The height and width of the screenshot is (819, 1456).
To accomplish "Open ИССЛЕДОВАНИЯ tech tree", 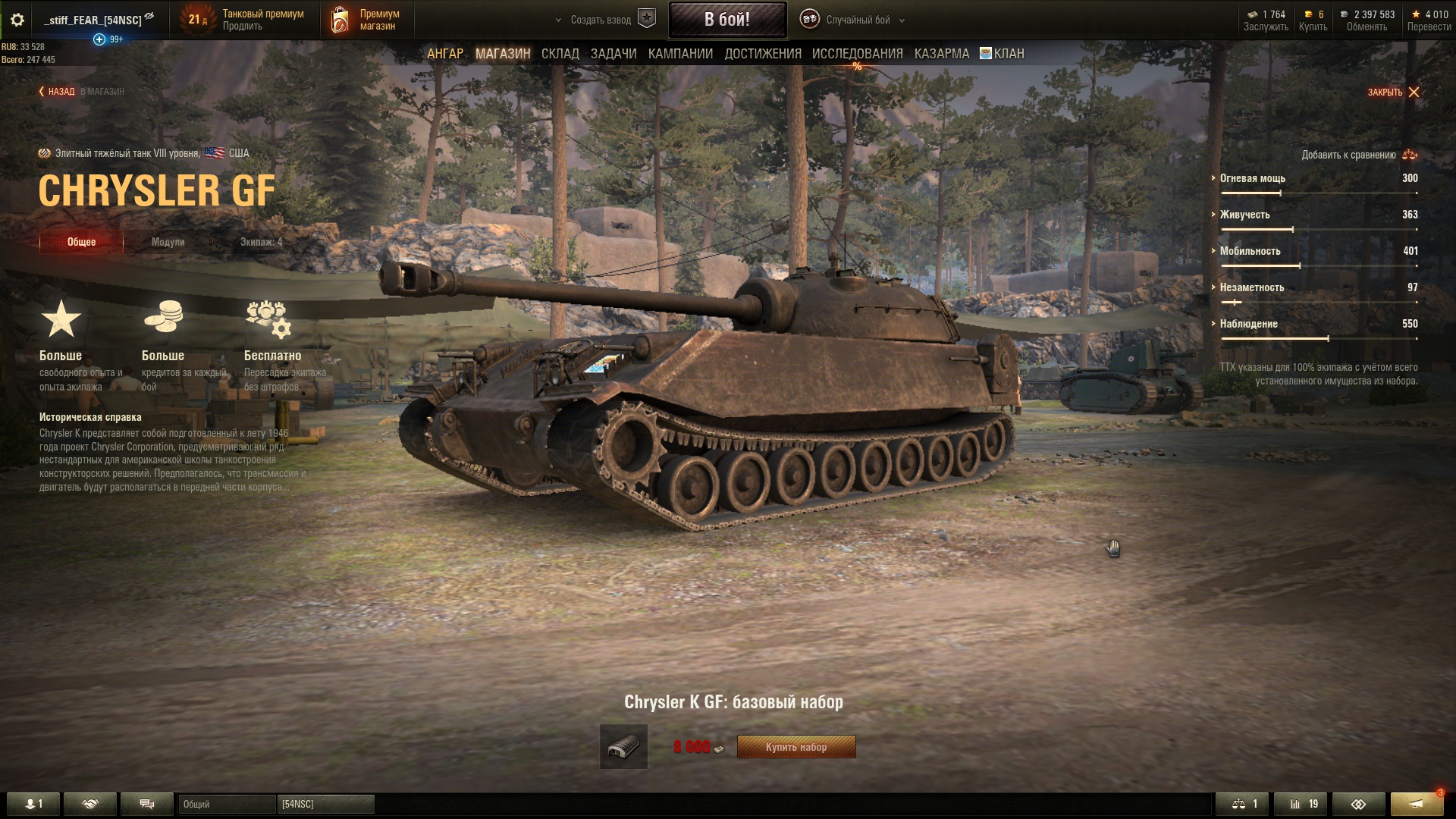I will [x=857, y=54].
